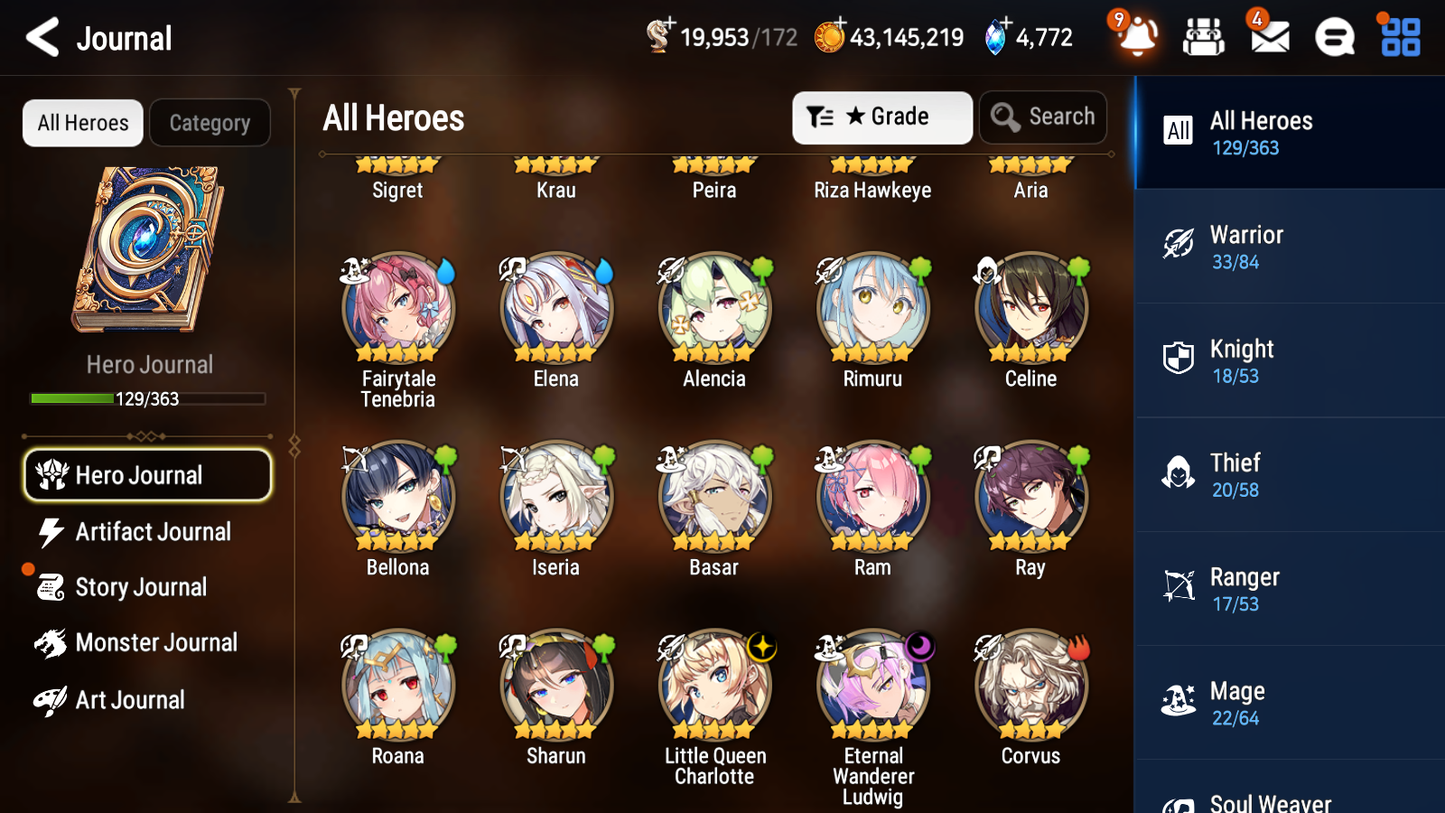1445x813 pixels.
Task: Open the chat icon in top bar
Action: click(1334, 36)
